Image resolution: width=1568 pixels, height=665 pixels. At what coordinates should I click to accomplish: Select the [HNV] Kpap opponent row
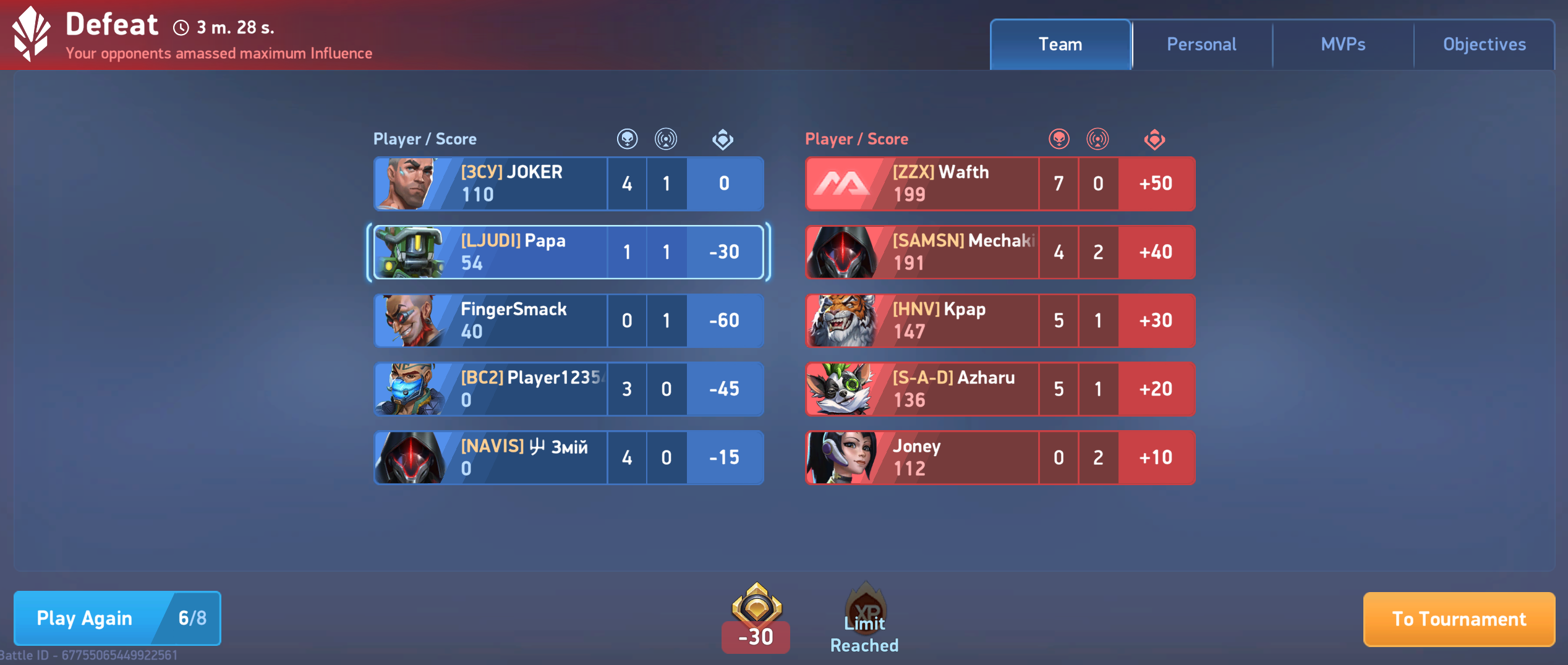click(x=999, y=321)
